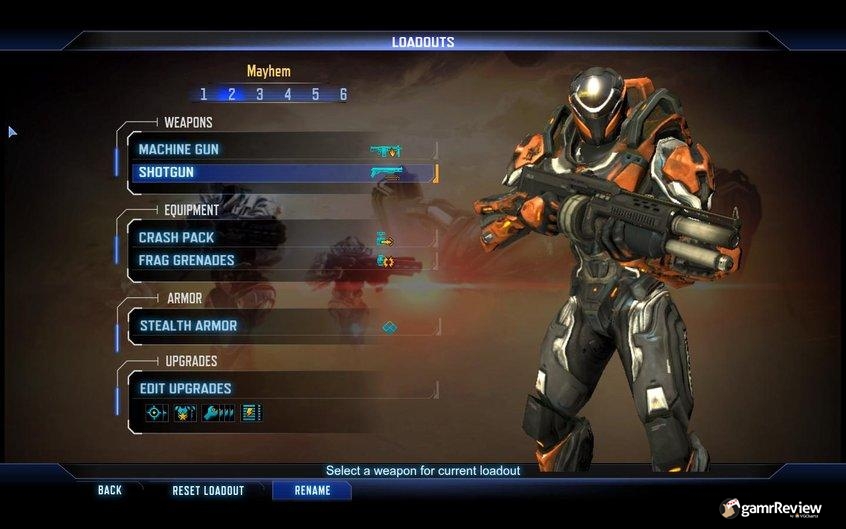Go back with the Back button
The image size is (846, 529).
[x=110, y=491]
